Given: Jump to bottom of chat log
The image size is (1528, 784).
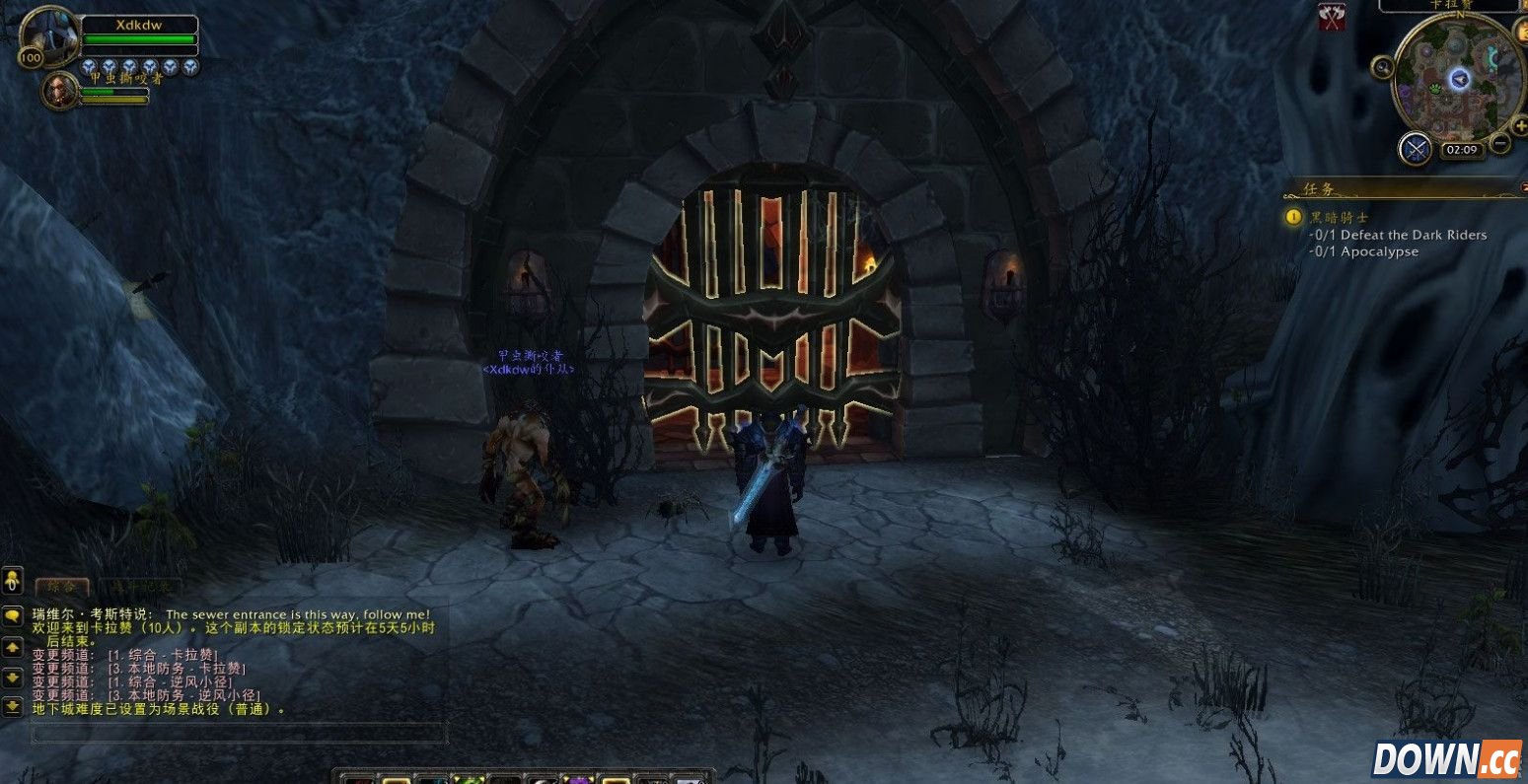Looking at the screenshot, I should [x=12, y=706].
